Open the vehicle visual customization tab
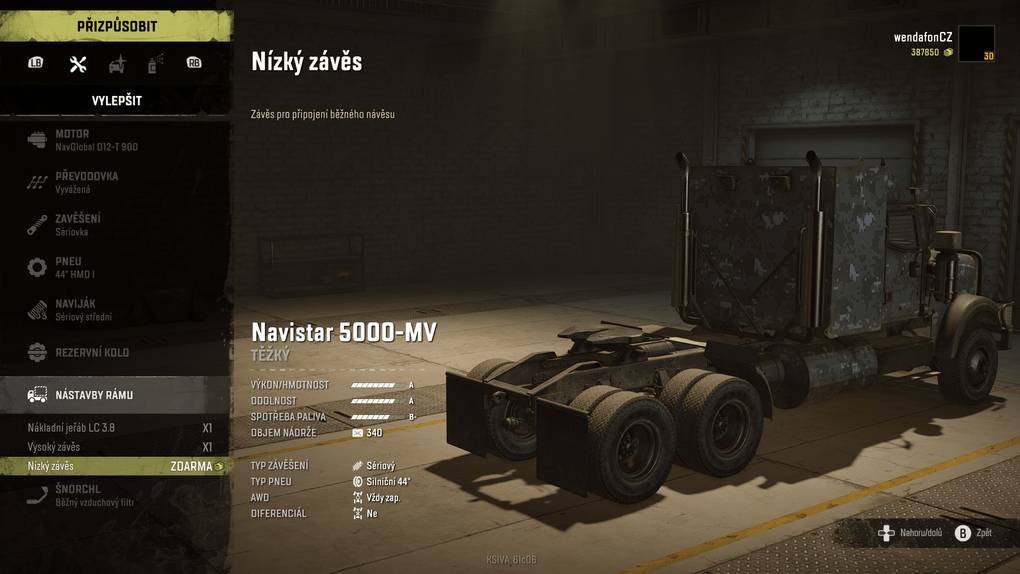 pyautogui.click(x=117, y=64)
